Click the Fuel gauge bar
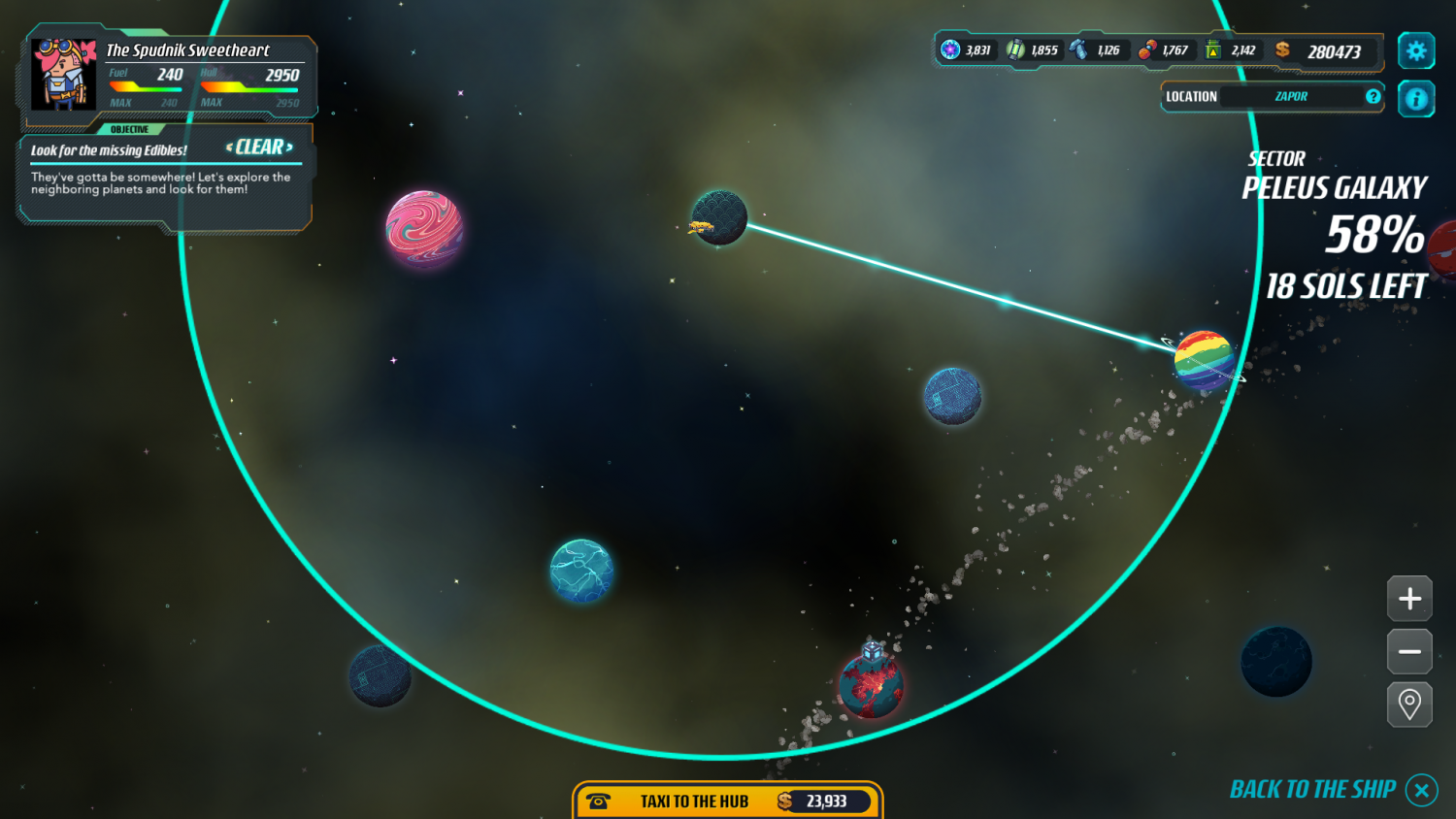1456x819 pixels. coord(144,85)
